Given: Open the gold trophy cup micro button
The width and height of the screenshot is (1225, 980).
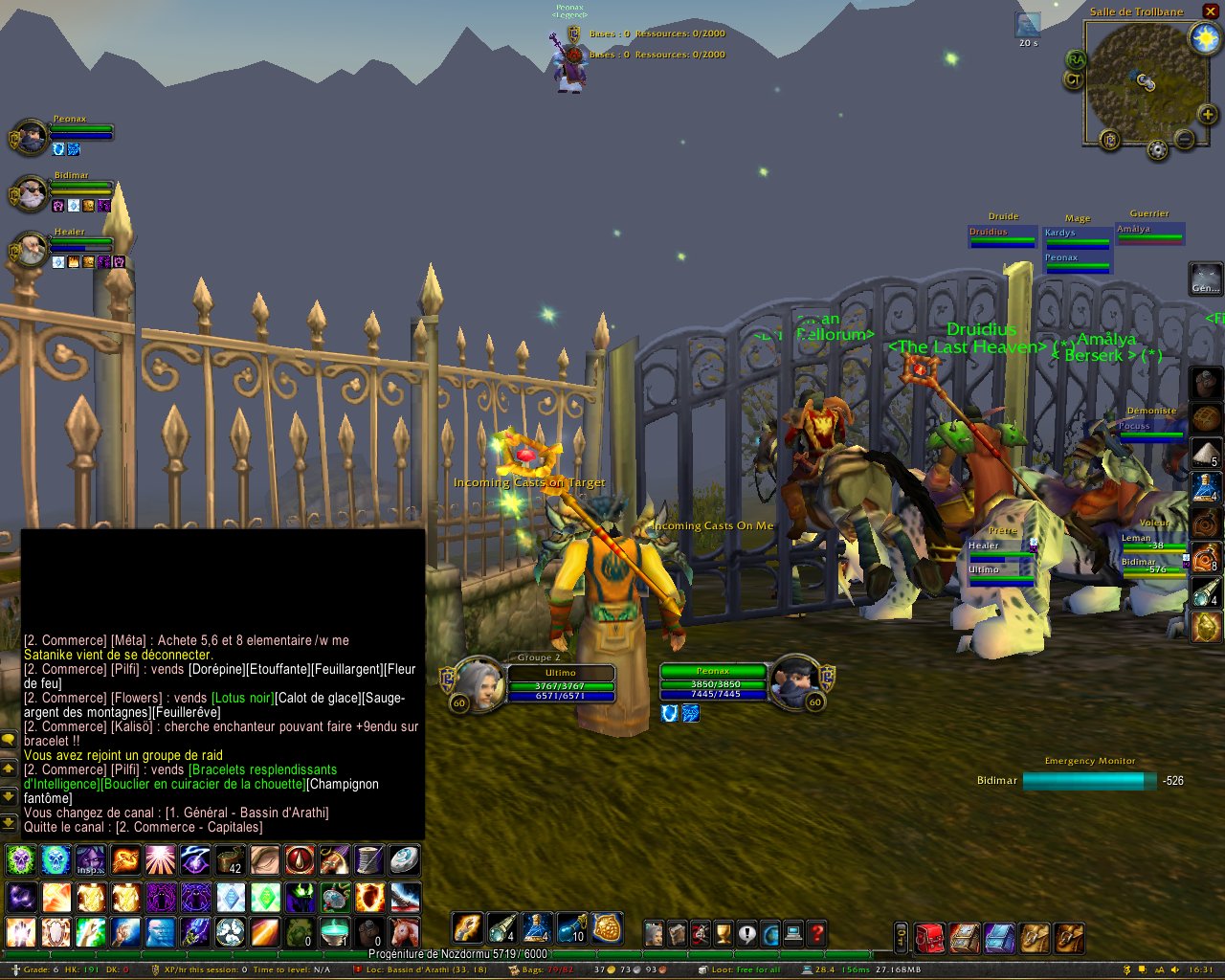Looking at the screenshot, I should pos(724,933).
